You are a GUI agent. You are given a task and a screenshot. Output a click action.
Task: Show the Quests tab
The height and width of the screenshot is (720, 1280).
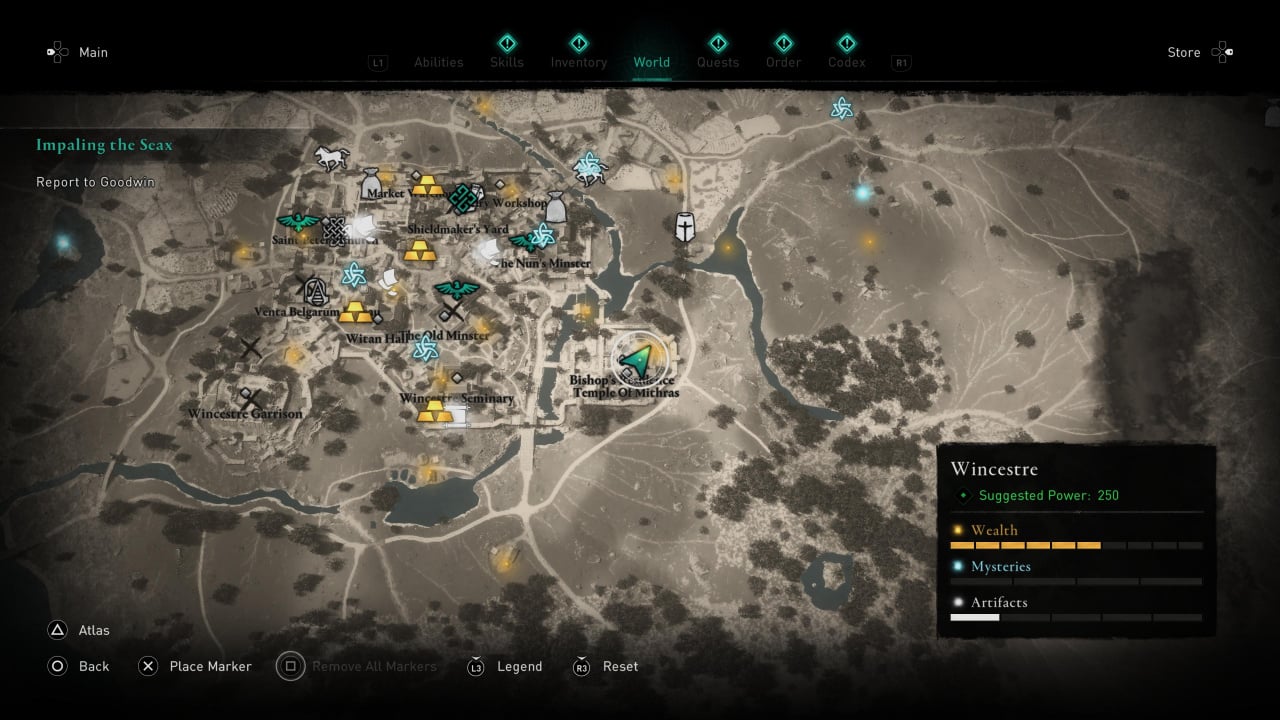tap(718, 62)
